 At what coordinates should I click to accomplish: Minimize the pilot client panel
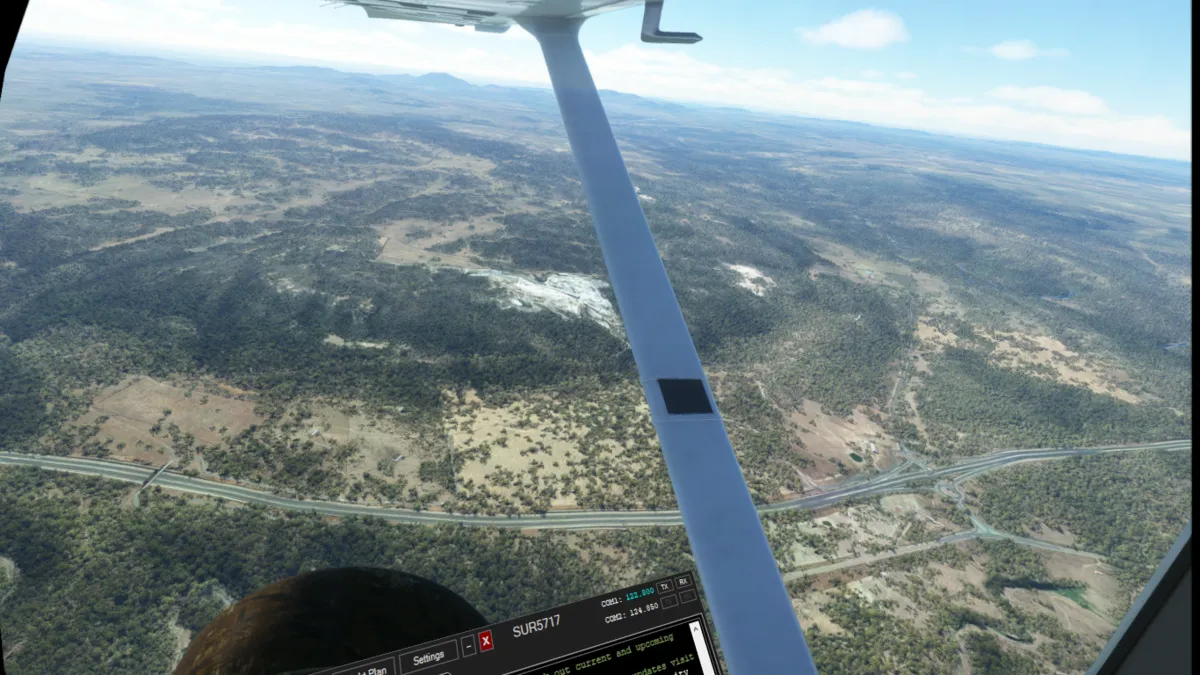pos(468,646)
